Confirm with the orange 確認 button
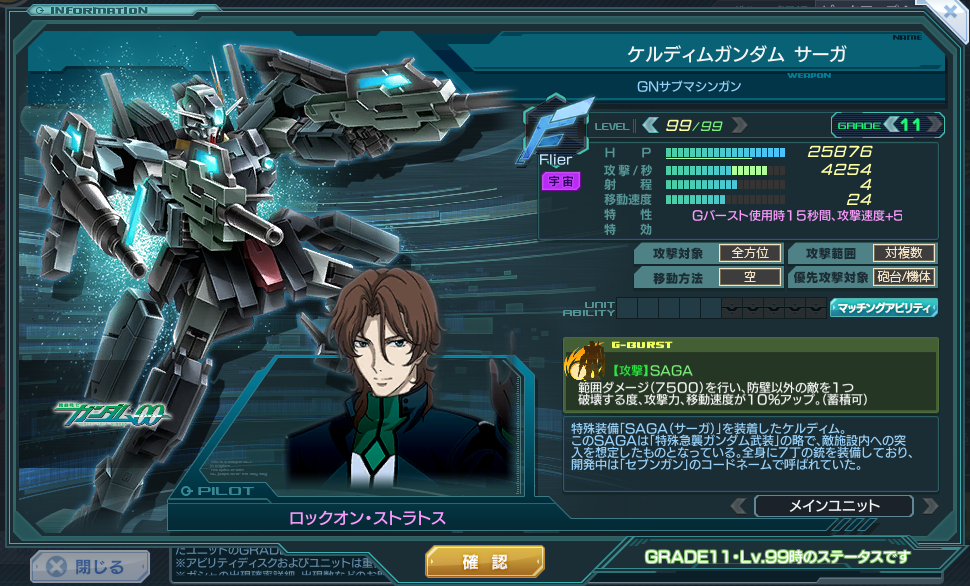Viewport: 970px width, 586px height. tap(485, 561)
